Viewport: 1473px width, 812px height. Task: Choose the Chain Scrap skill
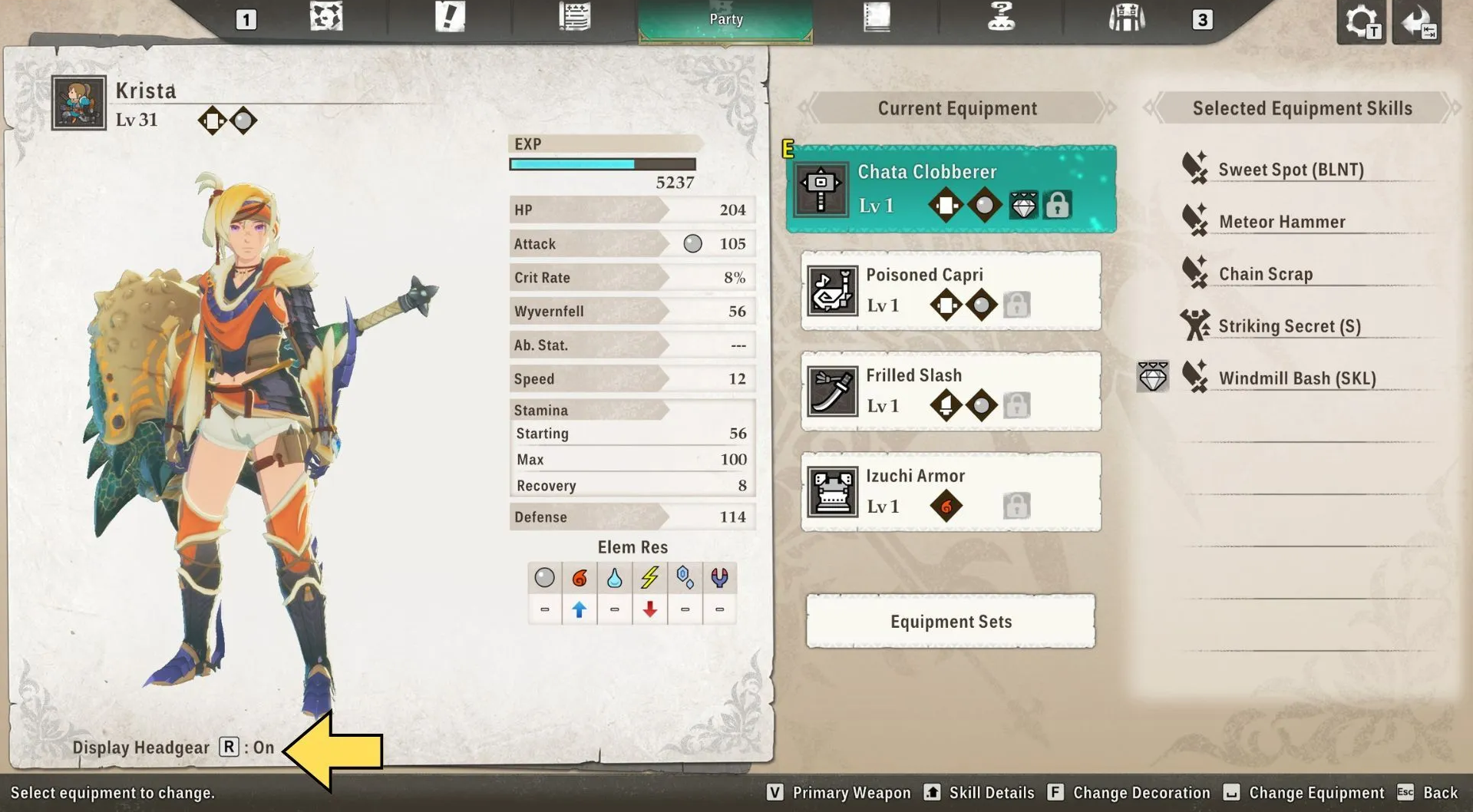(1266, 274)
